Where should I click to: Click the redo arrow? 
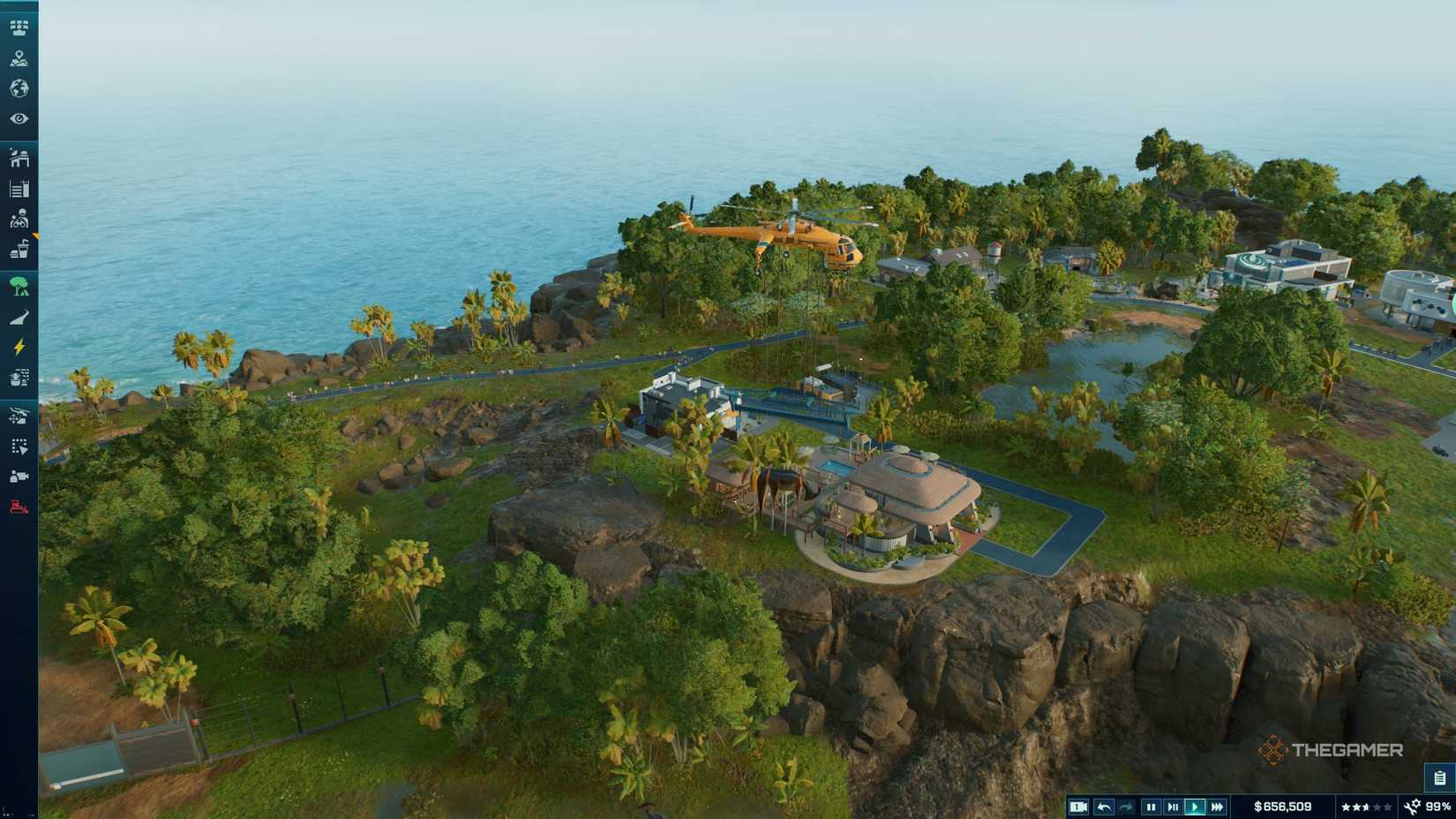[x=1128, y=806]
